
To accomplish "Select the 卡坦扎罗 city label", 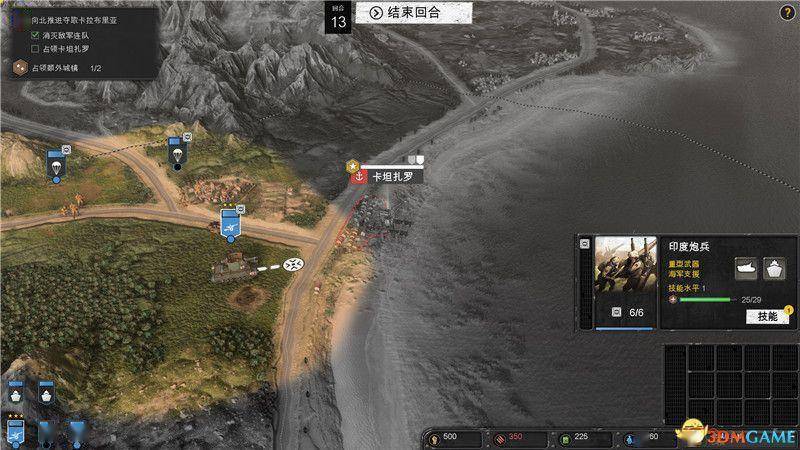I will pos(390,177).
